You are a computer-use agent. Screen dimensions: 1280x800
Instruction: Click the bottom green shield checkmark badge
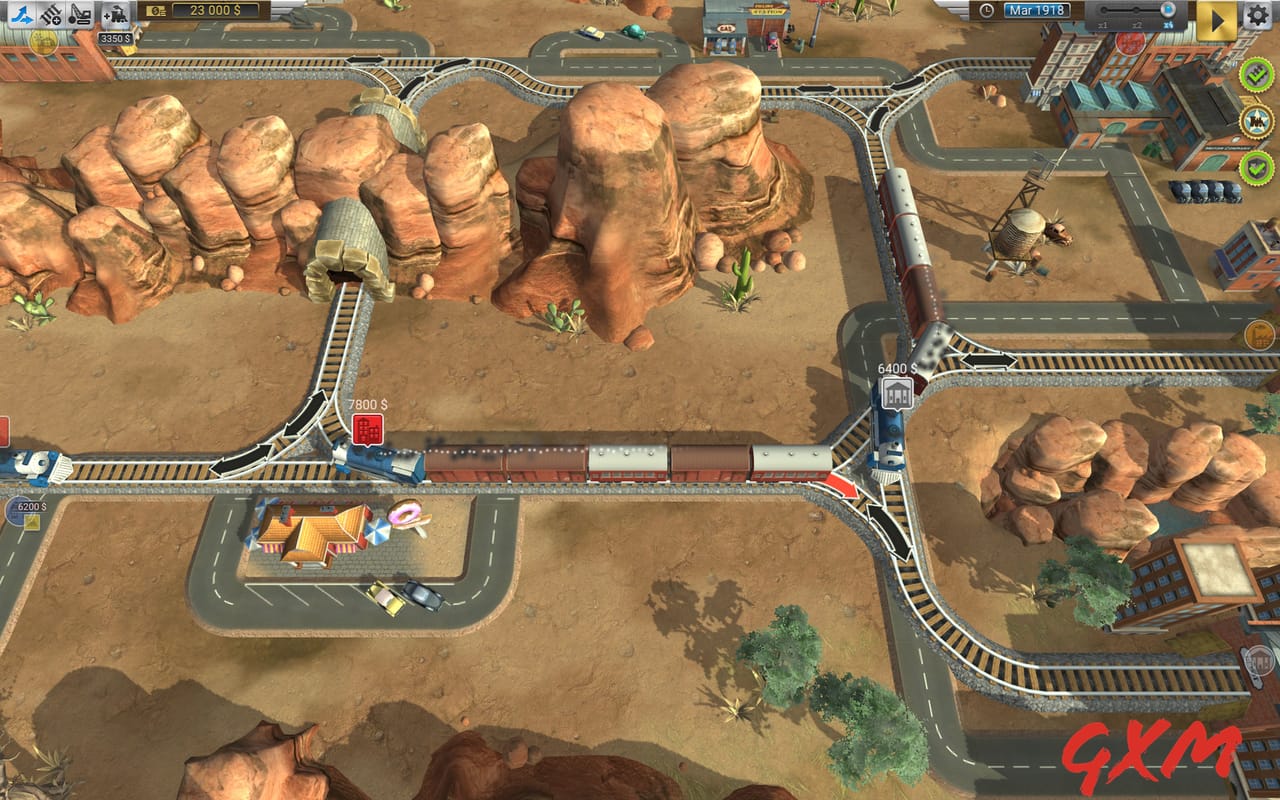pyautogui.click(x=1255, y=166)
